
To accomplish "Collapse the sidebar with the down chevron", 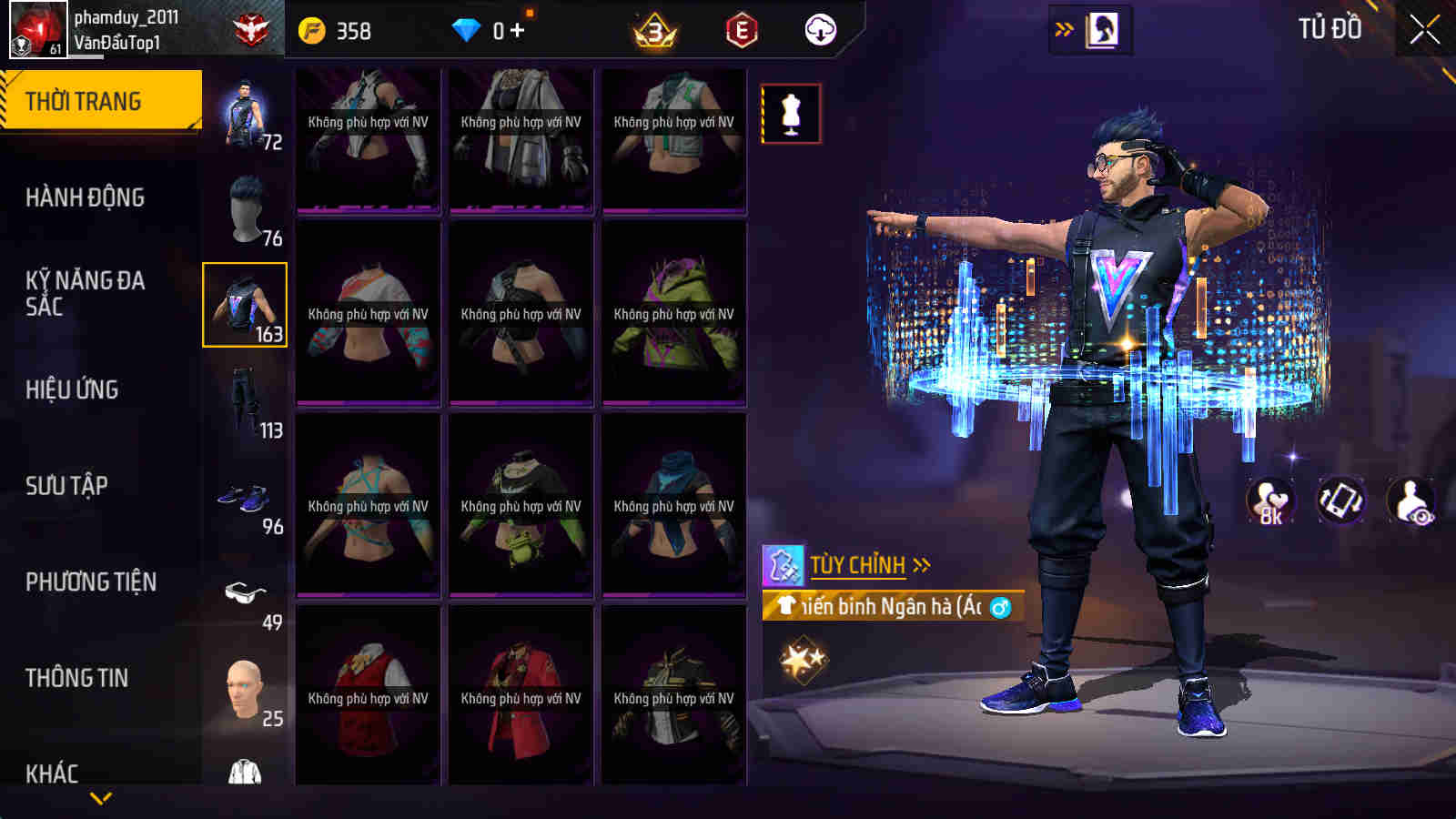I will [x=100, y=797].
